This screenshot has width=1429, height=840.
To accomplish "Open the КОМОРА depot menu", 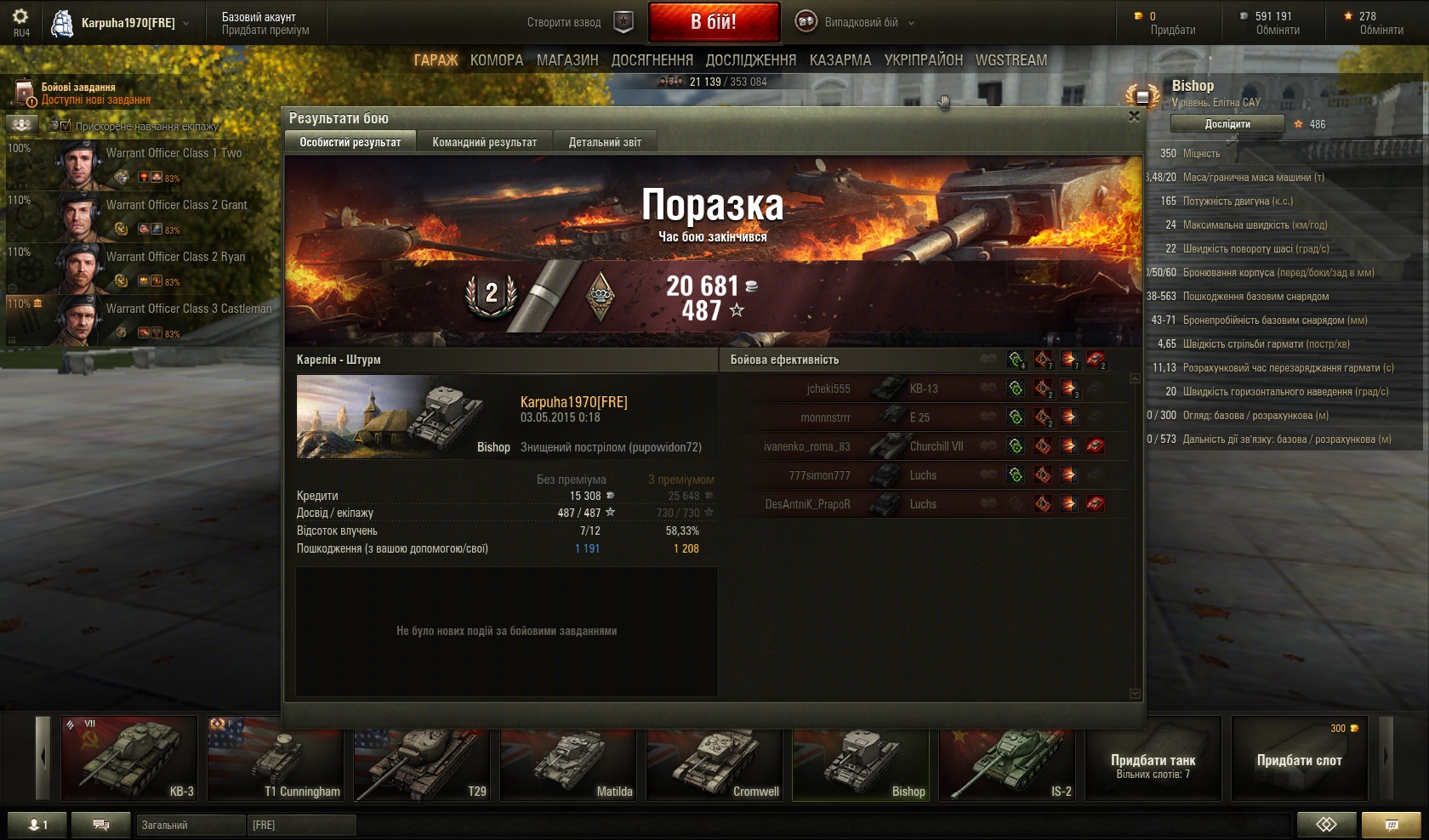I will [497, 60].
